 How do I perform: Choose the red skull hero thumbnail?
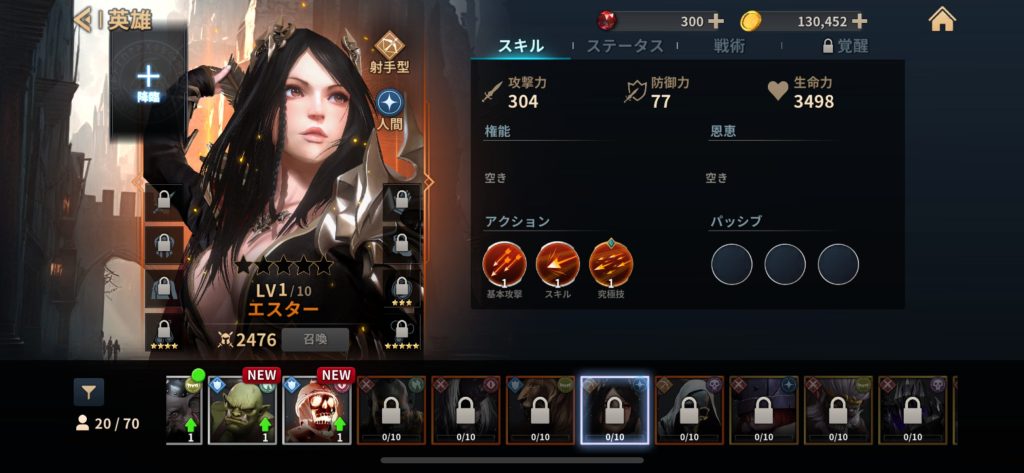(x=318, y=408)
